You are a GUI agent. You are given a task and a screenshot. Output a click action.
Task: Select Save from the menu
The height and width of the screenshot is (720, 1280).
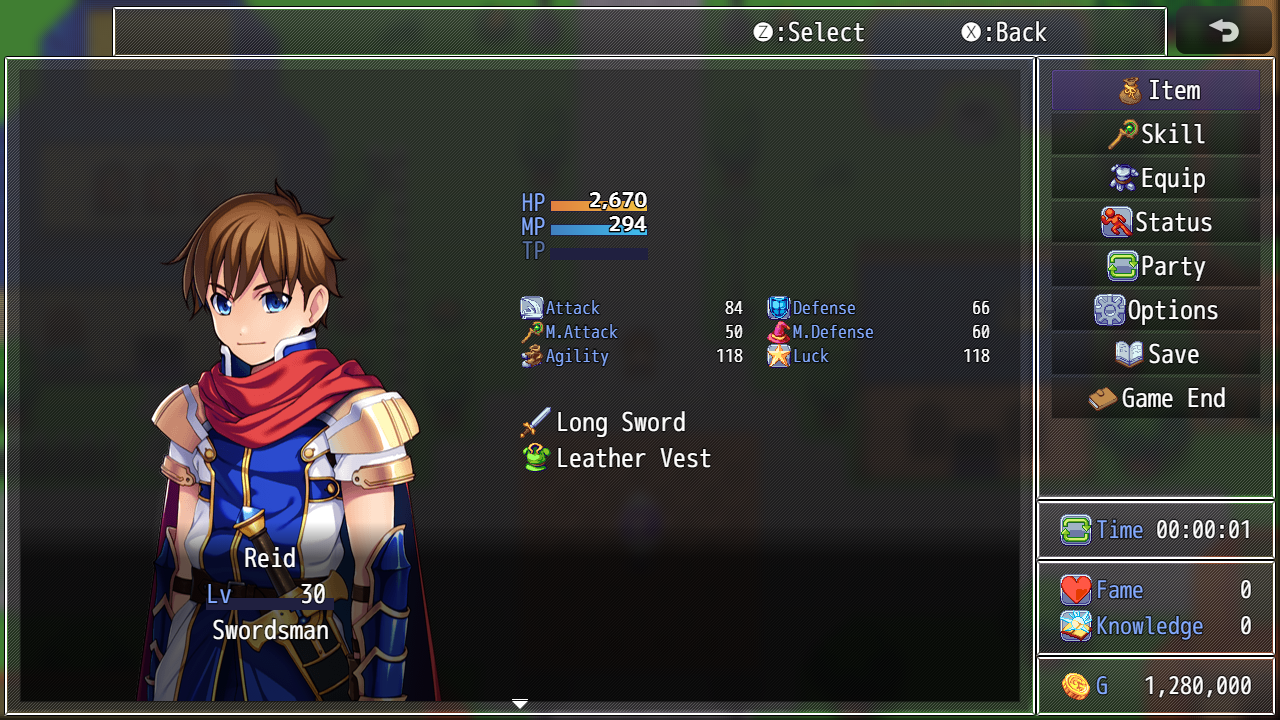pyautogui.click(x=1156, y=355)
